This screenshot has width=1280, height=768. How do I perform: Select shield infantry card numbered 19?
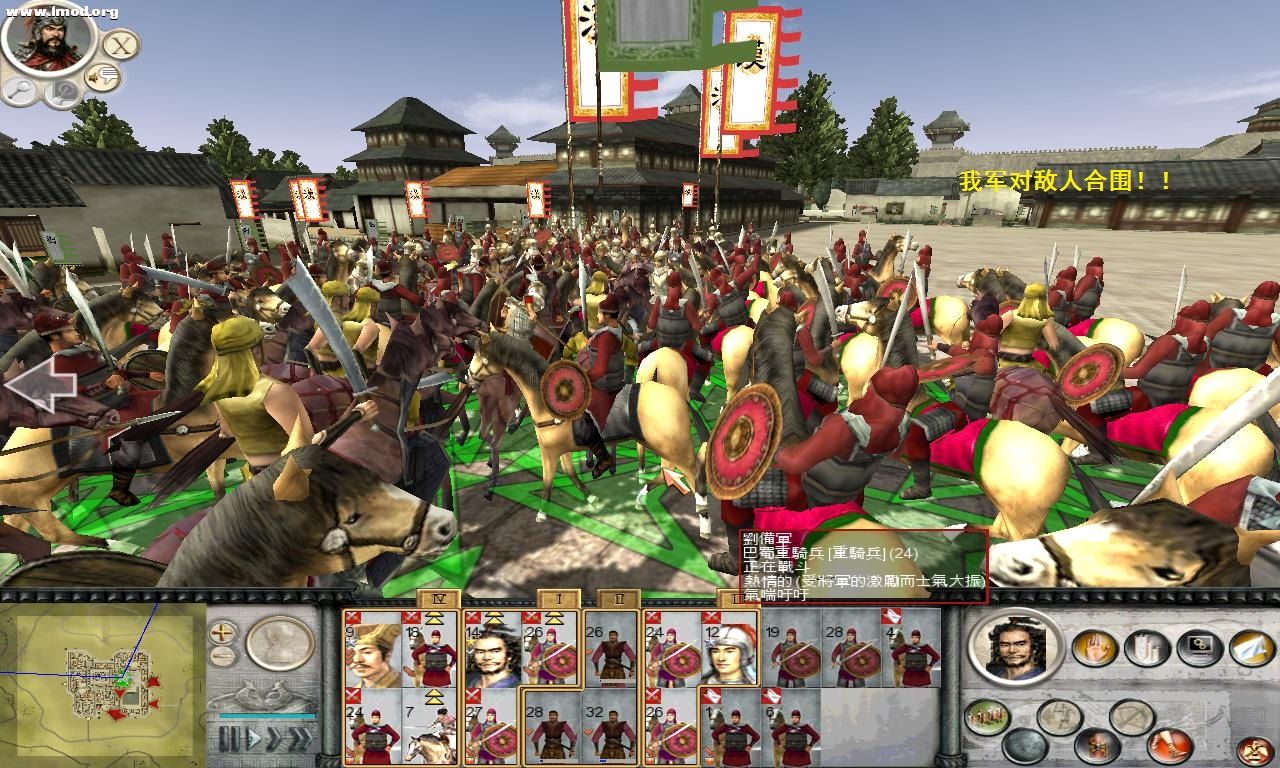tap(791, 648)
